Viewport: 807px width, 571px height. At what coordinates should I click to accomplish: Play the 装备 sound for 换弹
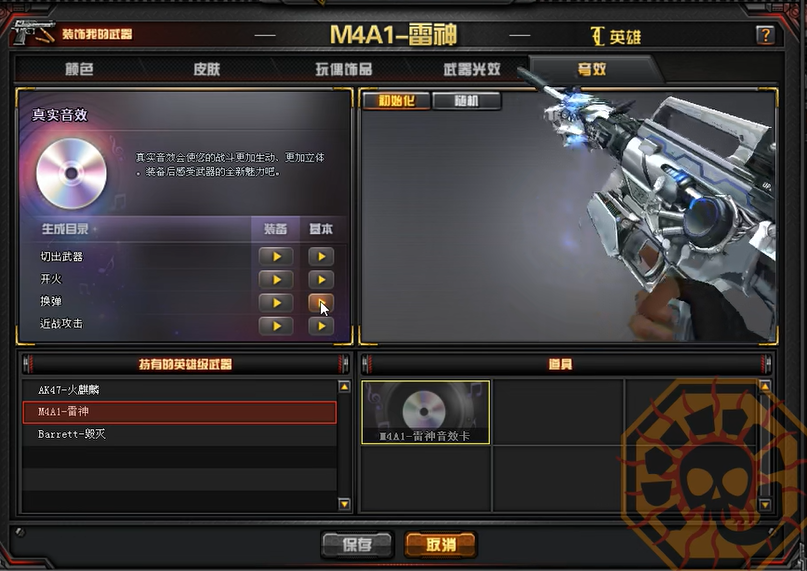(x=276, y=302)
